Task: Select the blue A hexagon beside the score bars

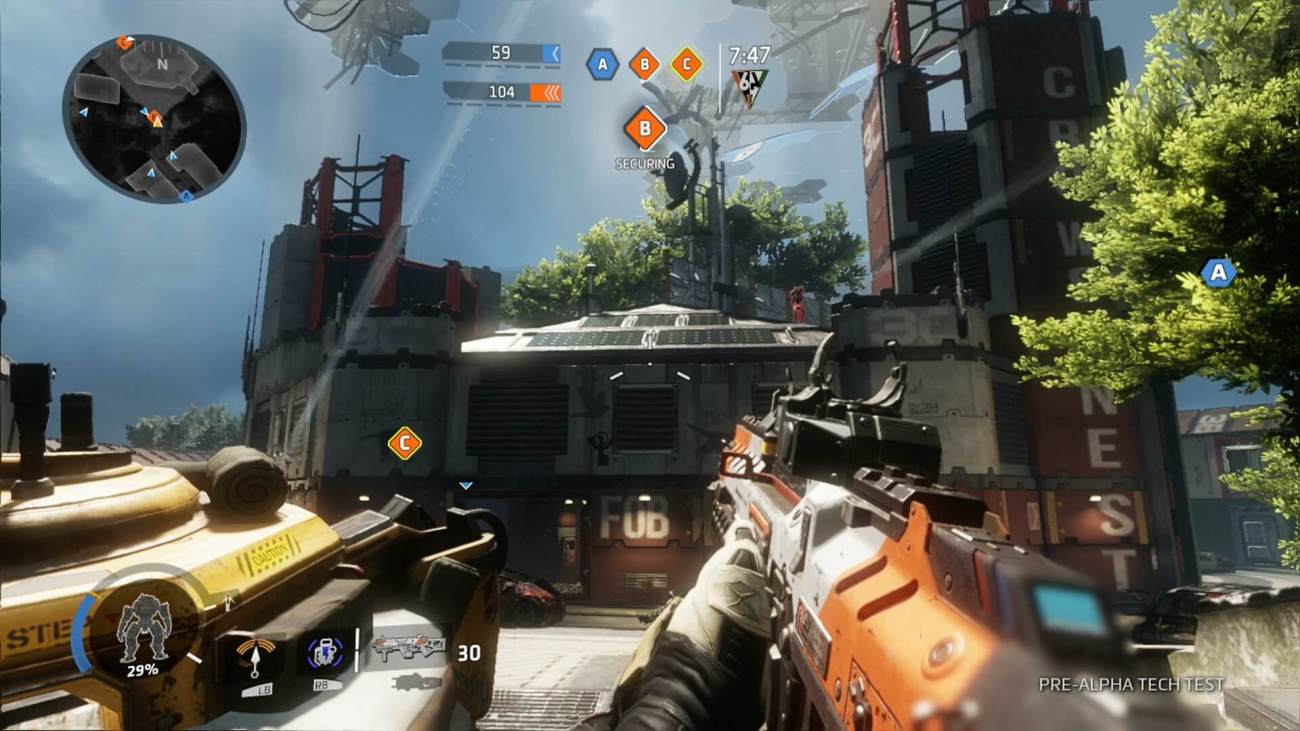Action: (602, 64)
